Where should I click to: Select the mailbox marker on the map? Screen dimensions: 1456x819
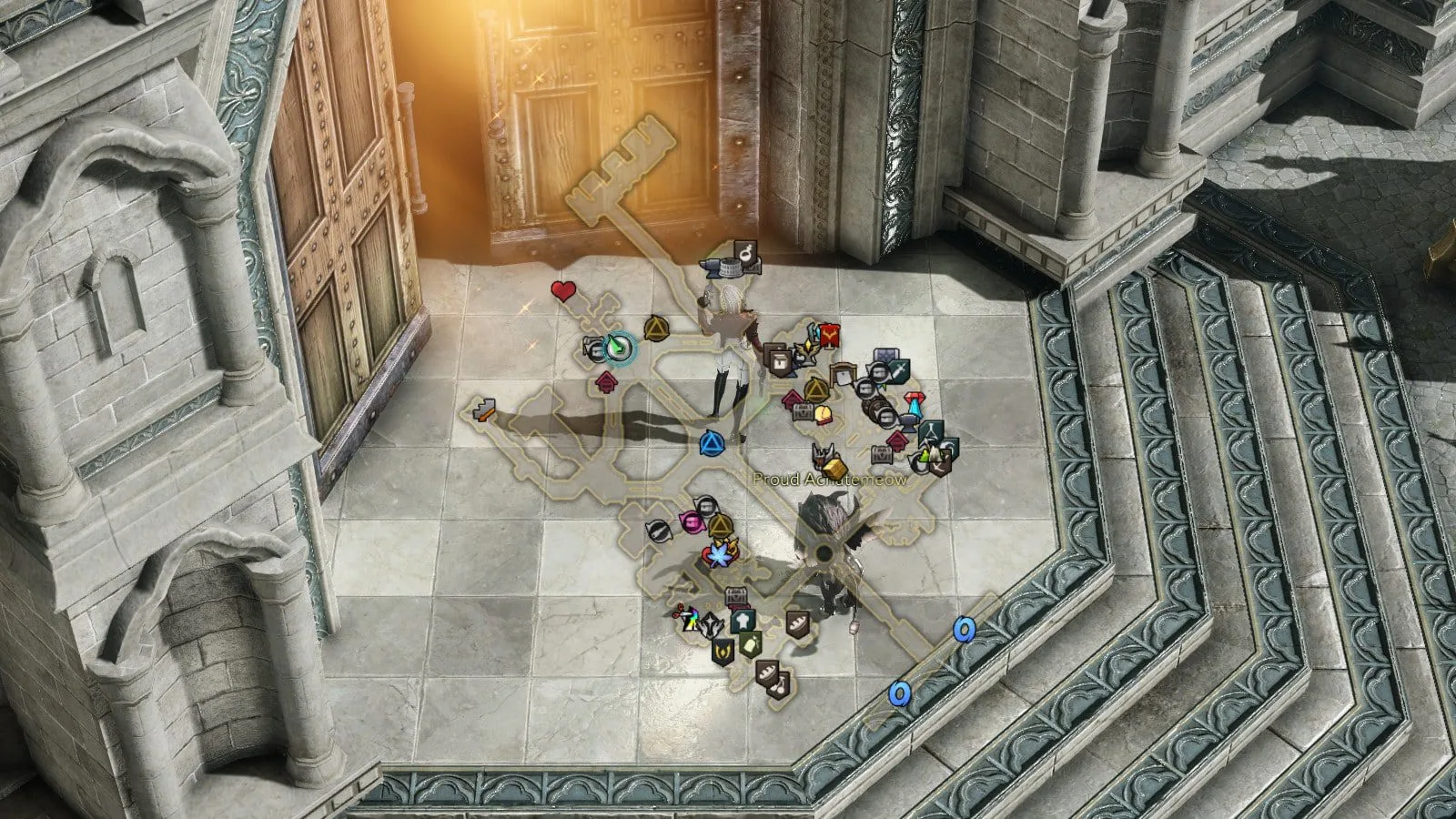[844, 375]
